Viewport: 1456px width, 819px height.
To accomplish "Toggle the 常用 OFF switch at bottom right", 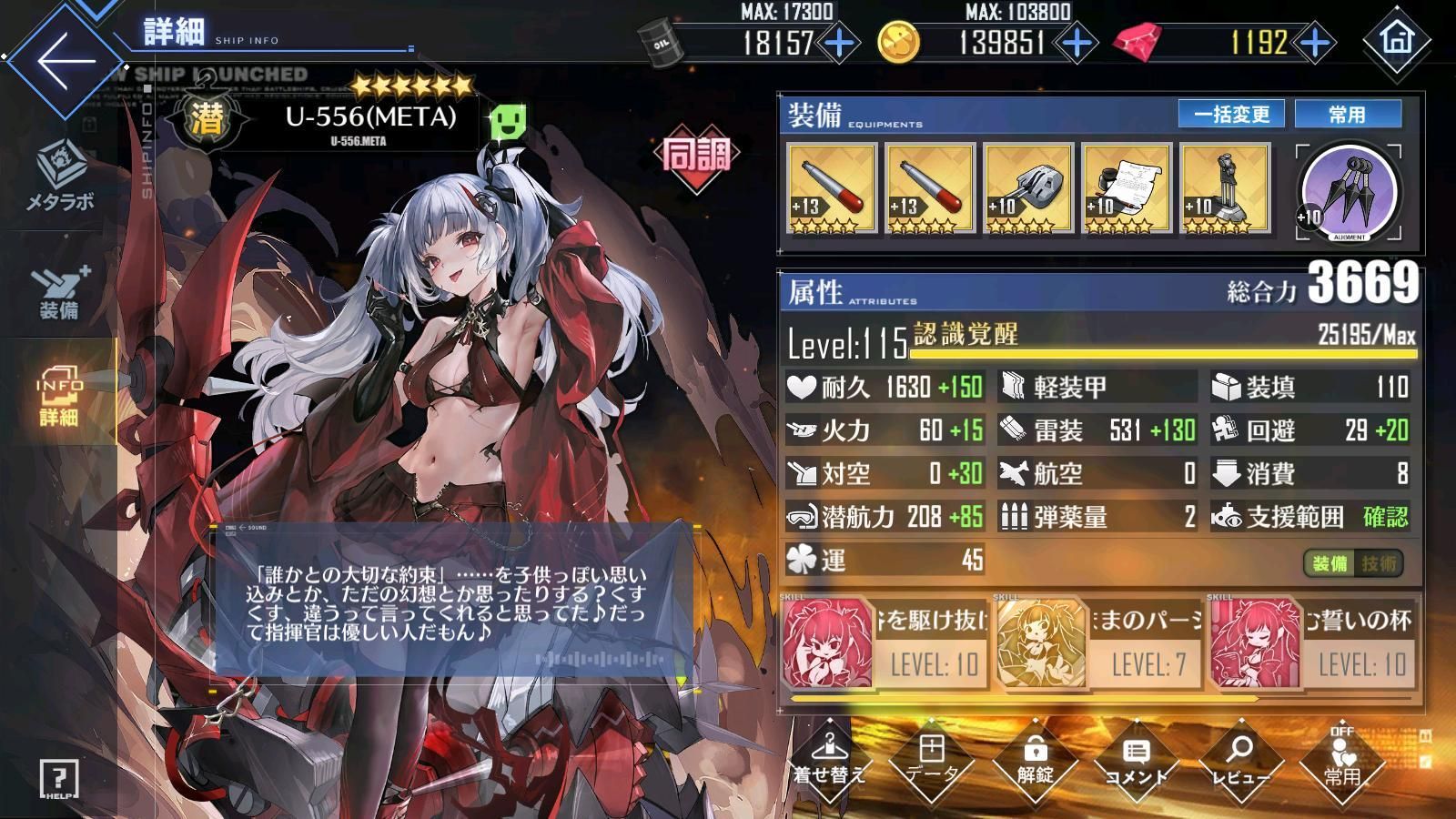I will coord(1344,764).
